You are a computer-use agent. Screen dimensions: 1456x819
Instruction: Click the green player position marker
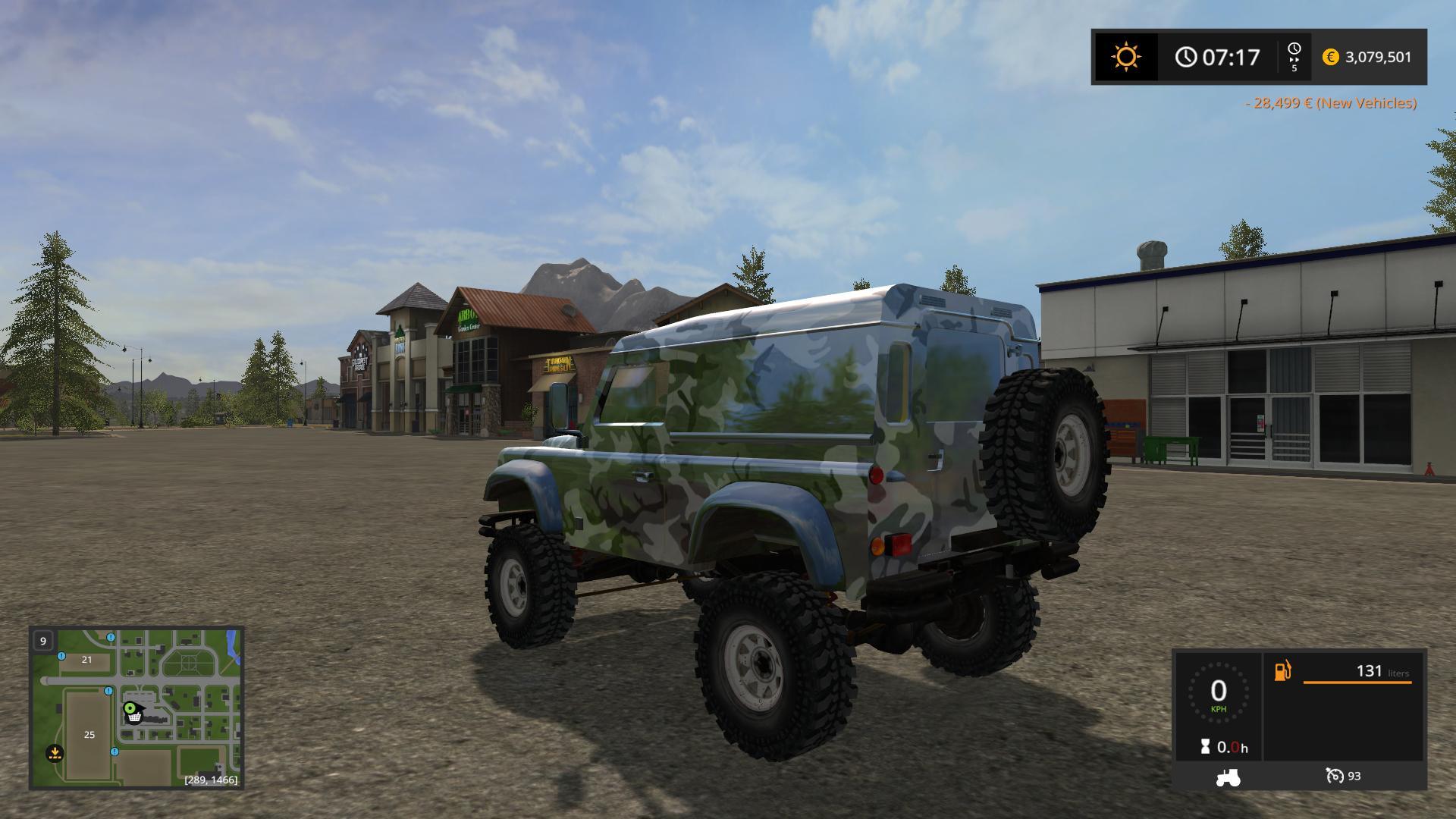point(130,708)
